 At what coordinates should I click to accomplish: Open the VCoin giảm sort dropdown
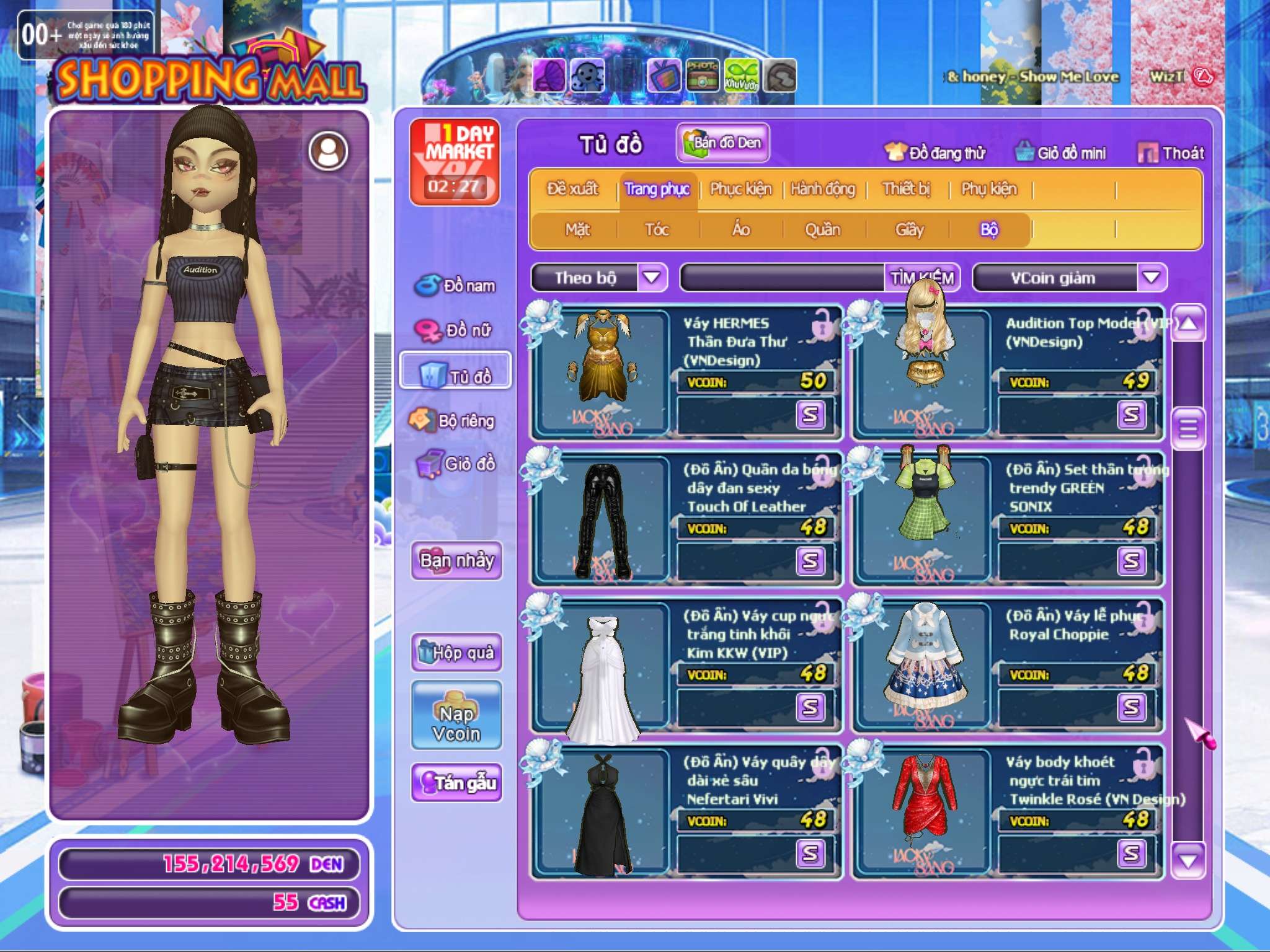pos(1151,277)
